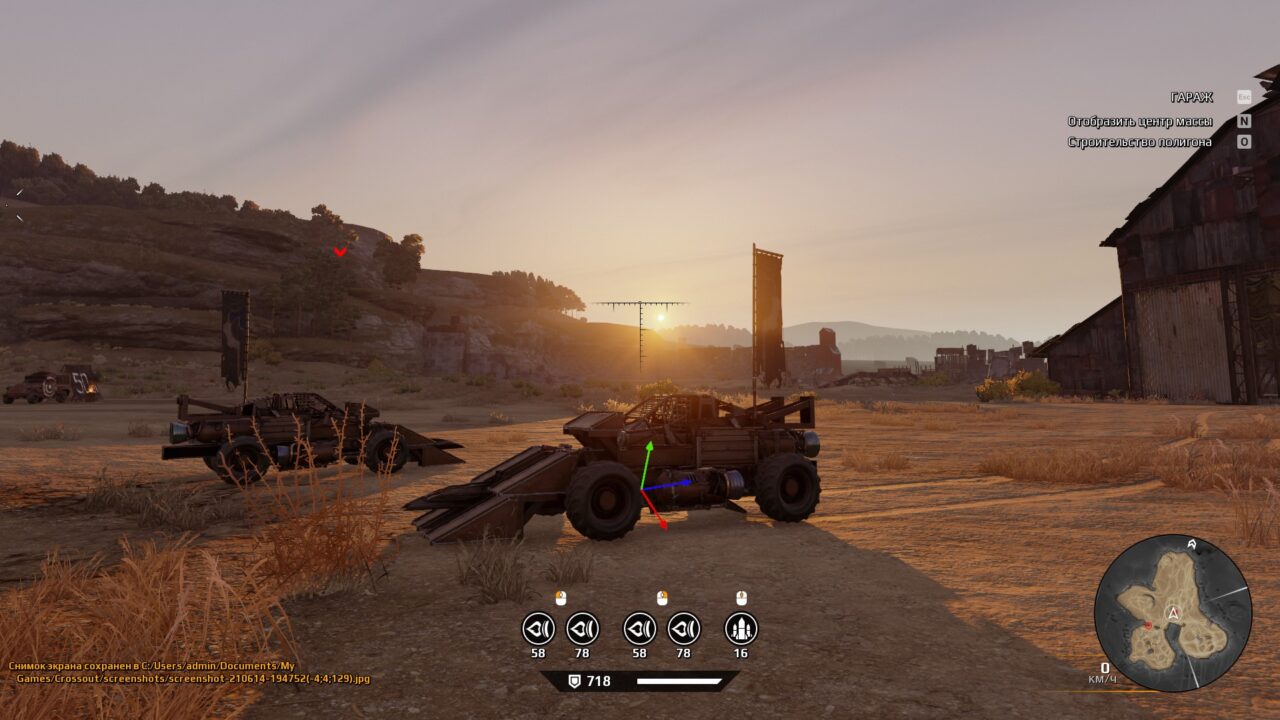Toggle Отобразить центр массы display
This screenshot has width=1280, height=720.
[x=1140, y=122]
